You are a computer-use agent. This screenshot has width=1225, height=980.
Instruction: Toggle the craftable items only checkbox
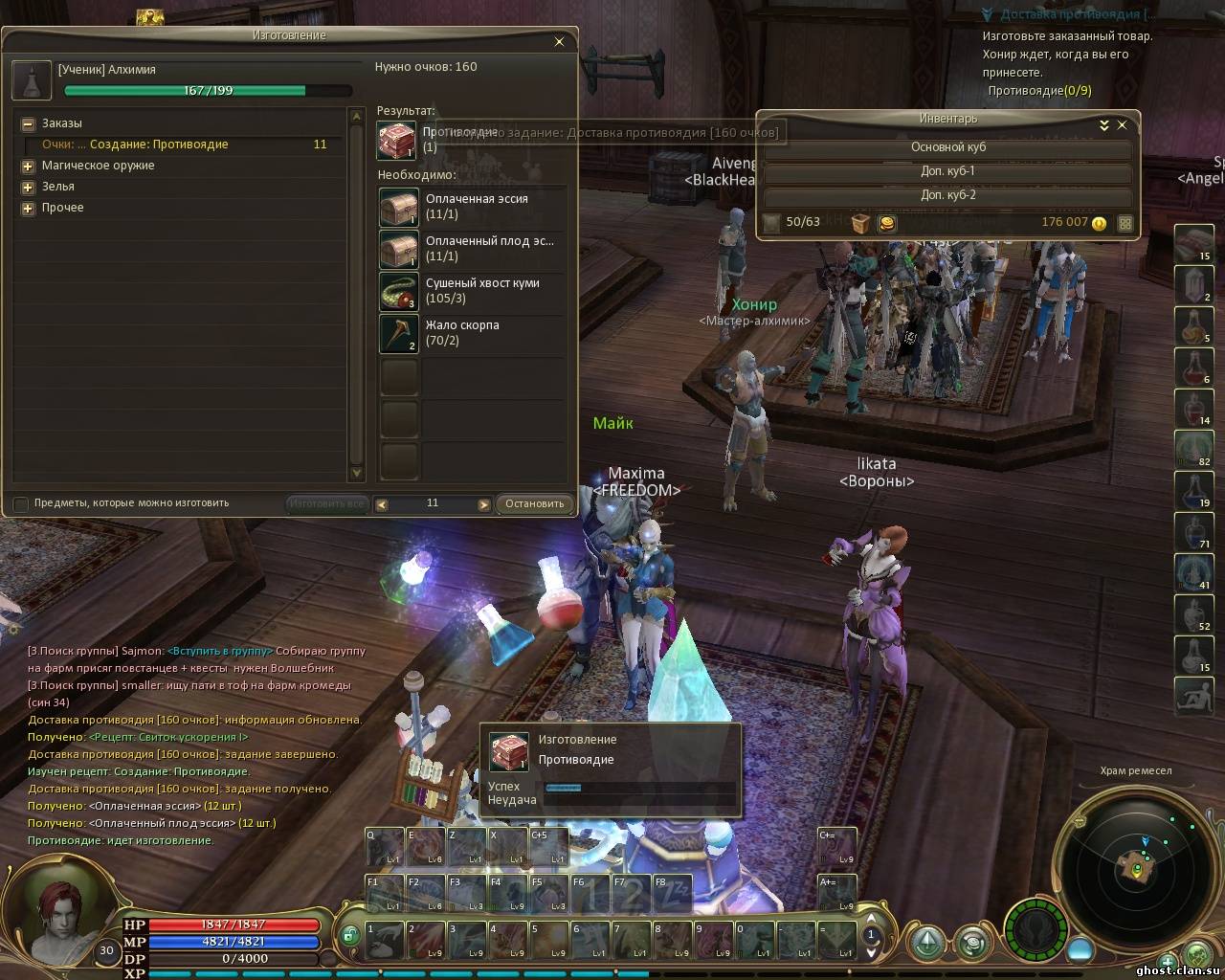pyautogui.click(x=21, y=503)
